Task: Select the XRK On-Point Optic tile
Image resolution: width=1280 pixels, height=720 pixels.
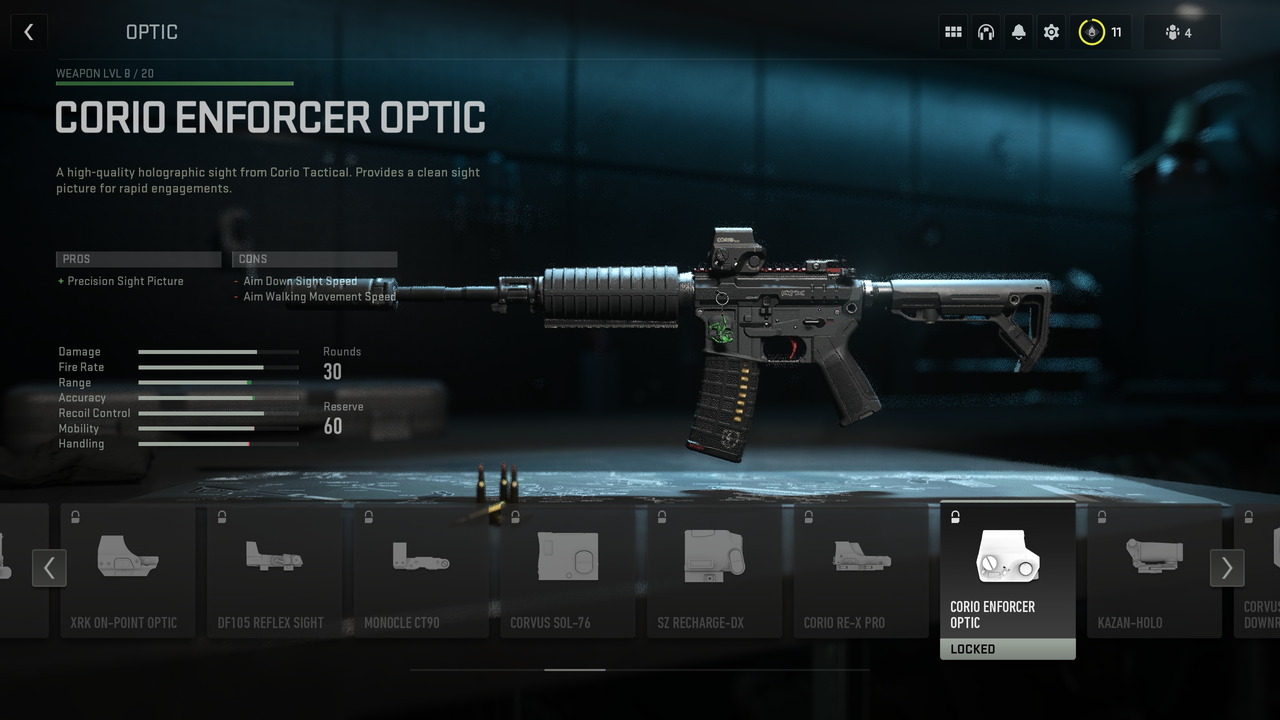Action: pos(128,570)
